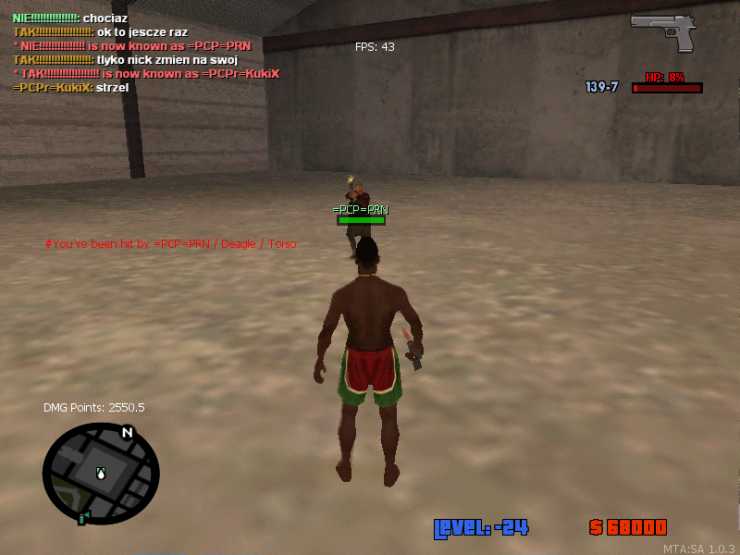Click the chat message log
The height and width of the screenshot is (555, 740).
pyautogui.click(x=145, y=53)
